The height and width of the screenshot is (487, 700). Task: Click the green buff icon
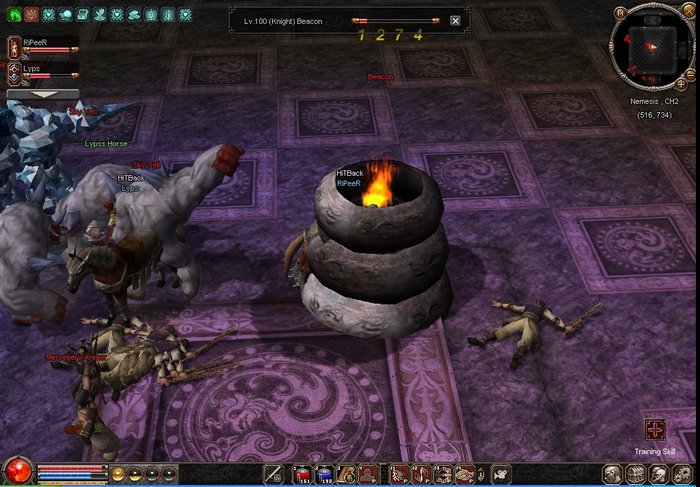(x=15, y=15)
